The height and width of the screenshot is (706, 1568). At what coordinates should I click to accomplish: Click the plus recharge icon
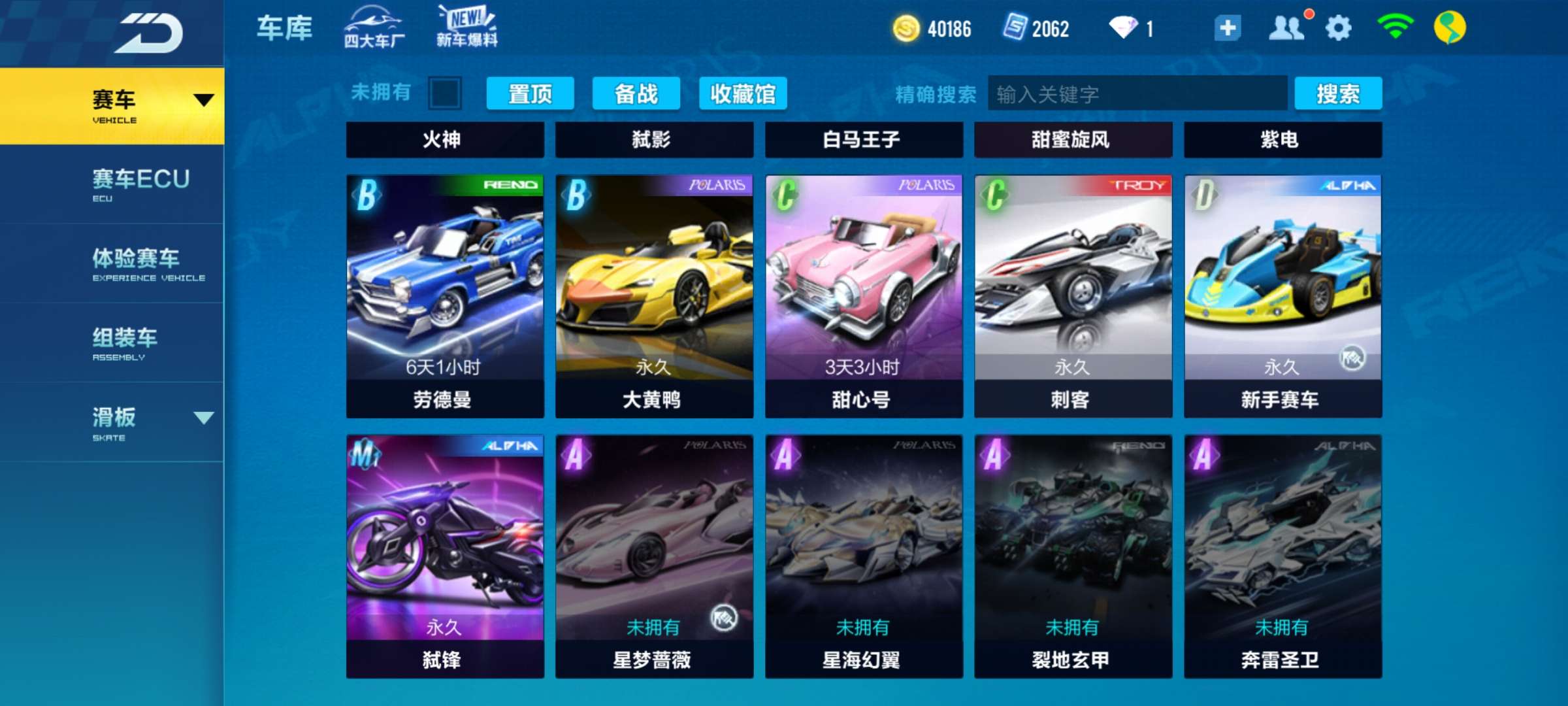pyautogui.click(x=1228, y=27)
